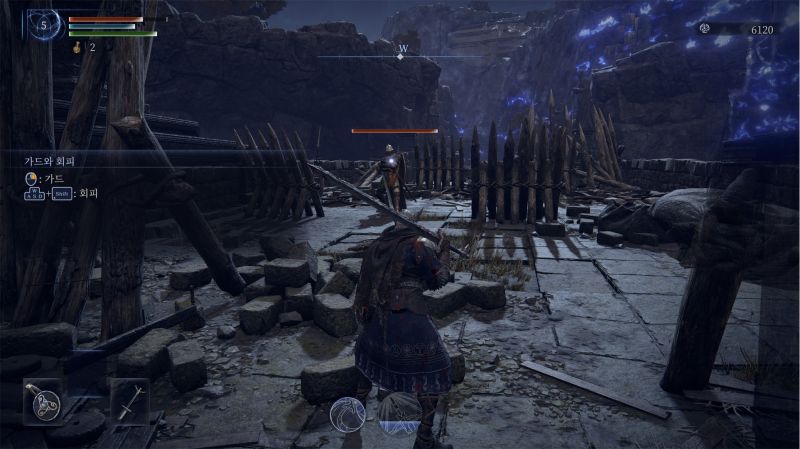Select the triskelion shield slot
Image resolution: width=800 pixels, height=449 pixels.
point(45,400)
